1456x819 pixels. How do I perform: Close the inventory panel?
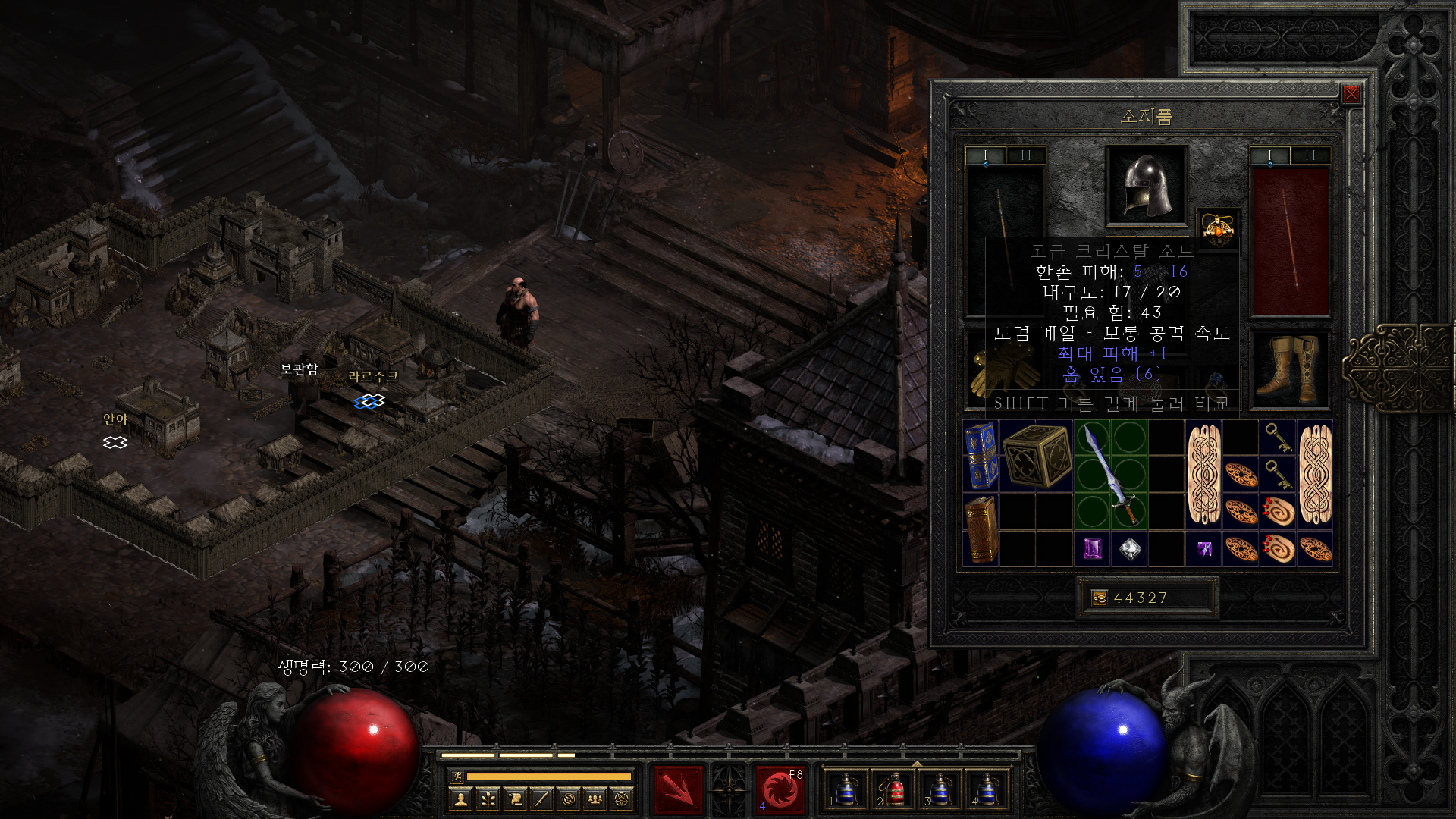1351,94
